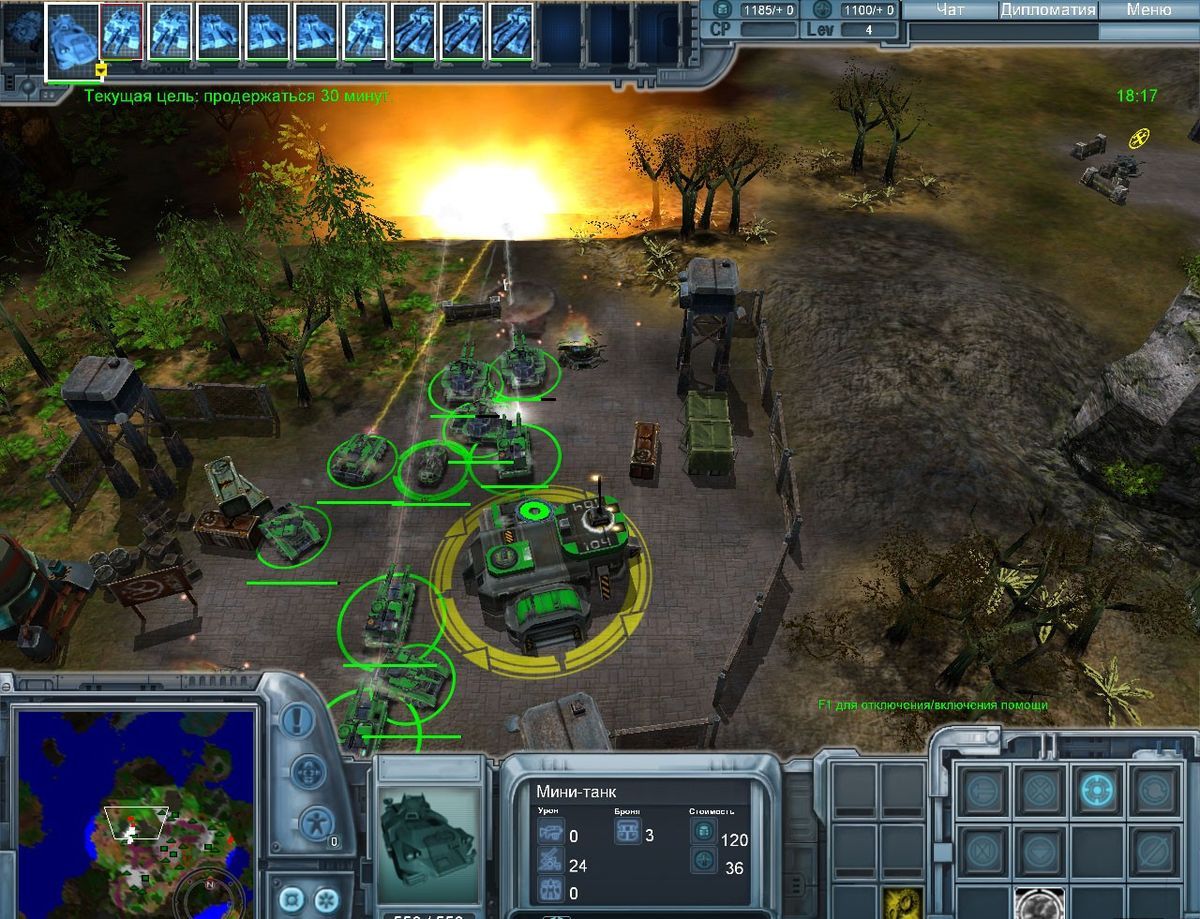The width and height of the screenshot is (1200, 919).
Task: Open the Дипломатия panel
Action: (x=1047, y=10)
